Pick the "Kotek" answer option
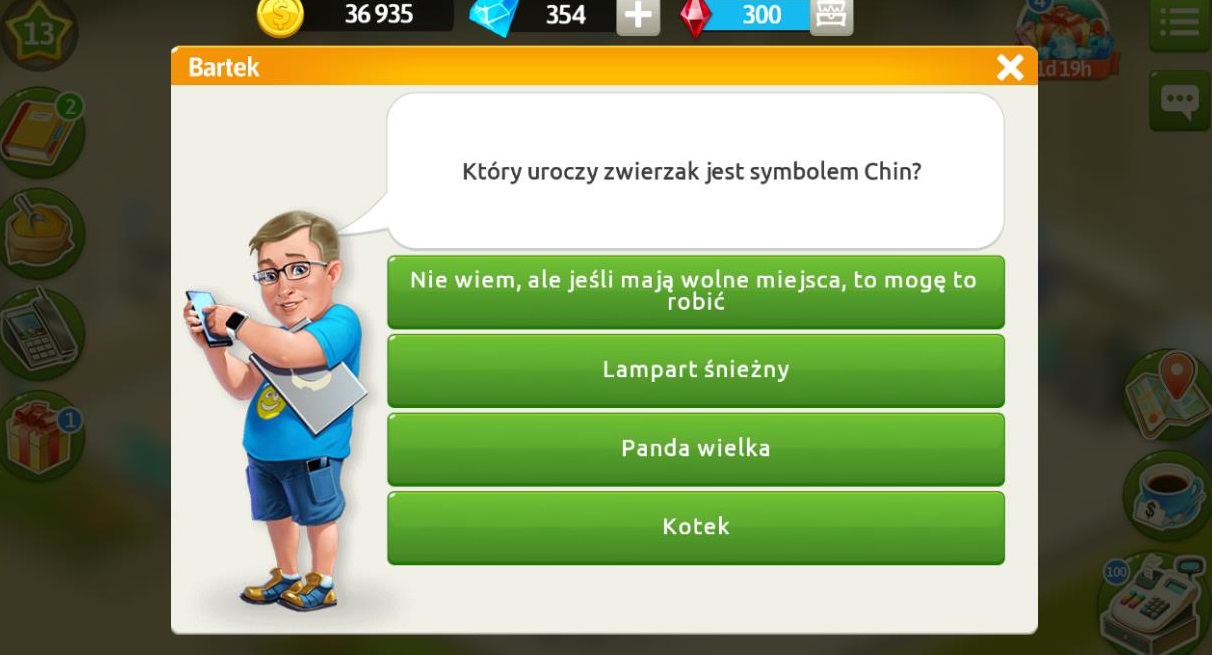The height and width of the screenshot is (655, 1212). pos(695,527)
